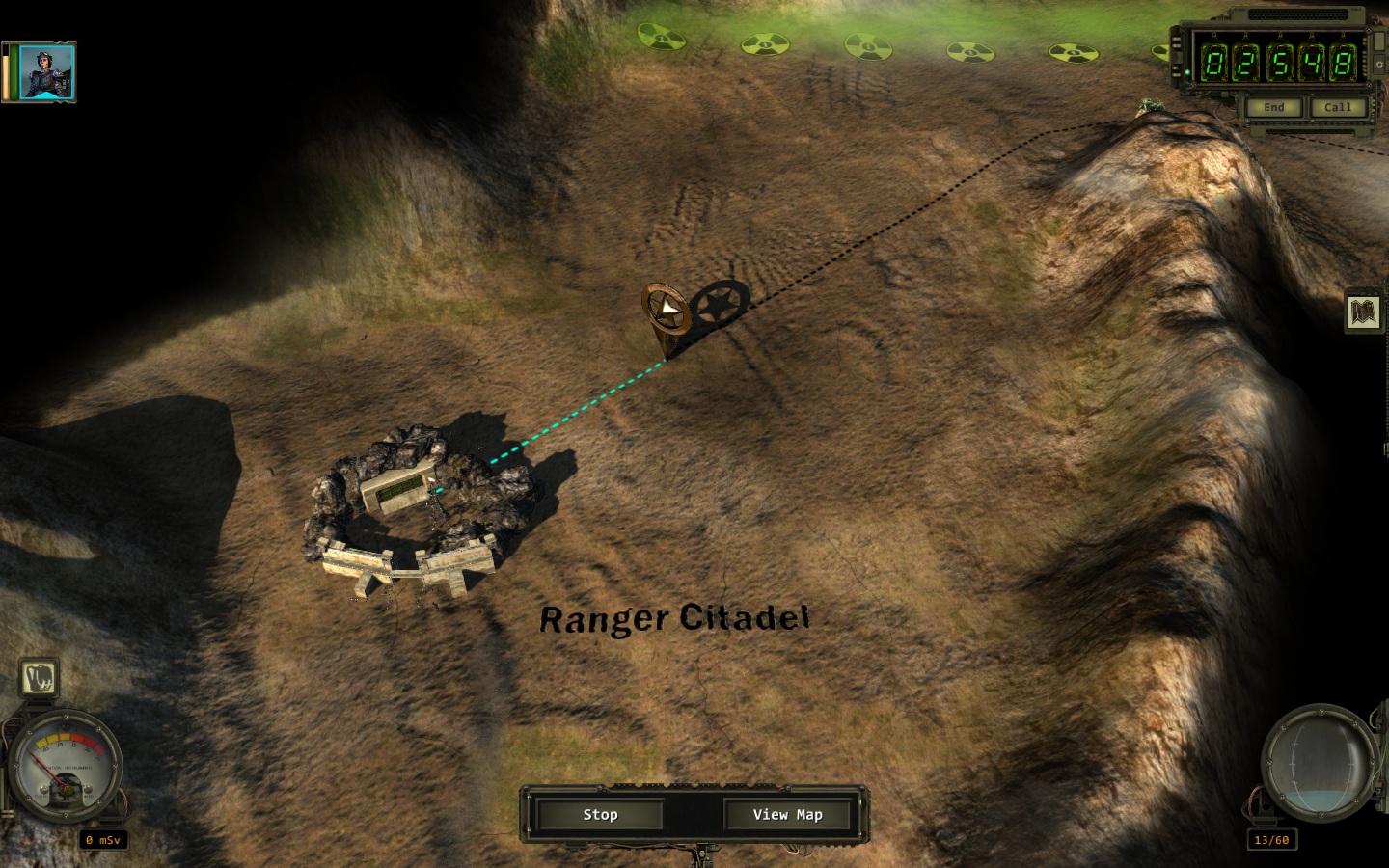Screen dimensions: 1389x868
Task: Make a radio Call
Action: pos(1337,107)
